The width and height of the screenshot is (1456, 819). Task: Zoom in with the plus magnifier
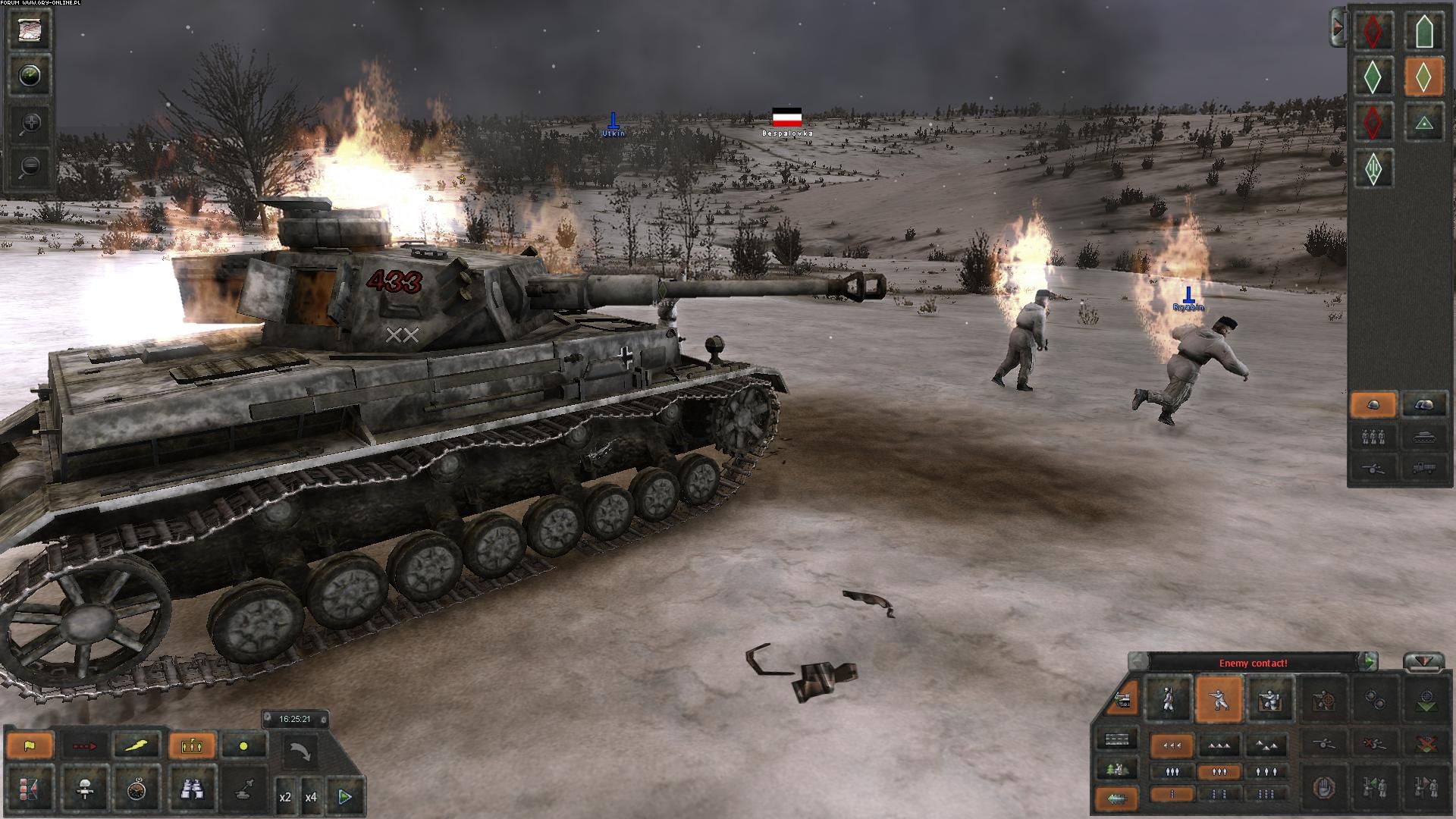30,123
